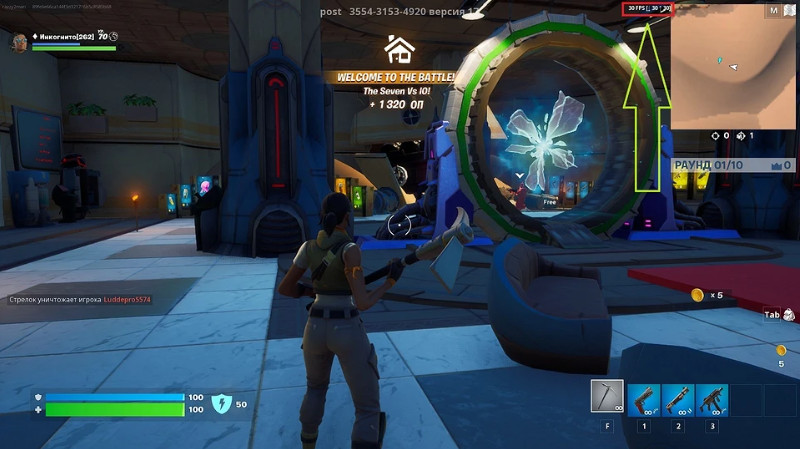Click the shield icon showing 50
The height and width of the screenshot is (449, 800).
[x=222, y=403]
